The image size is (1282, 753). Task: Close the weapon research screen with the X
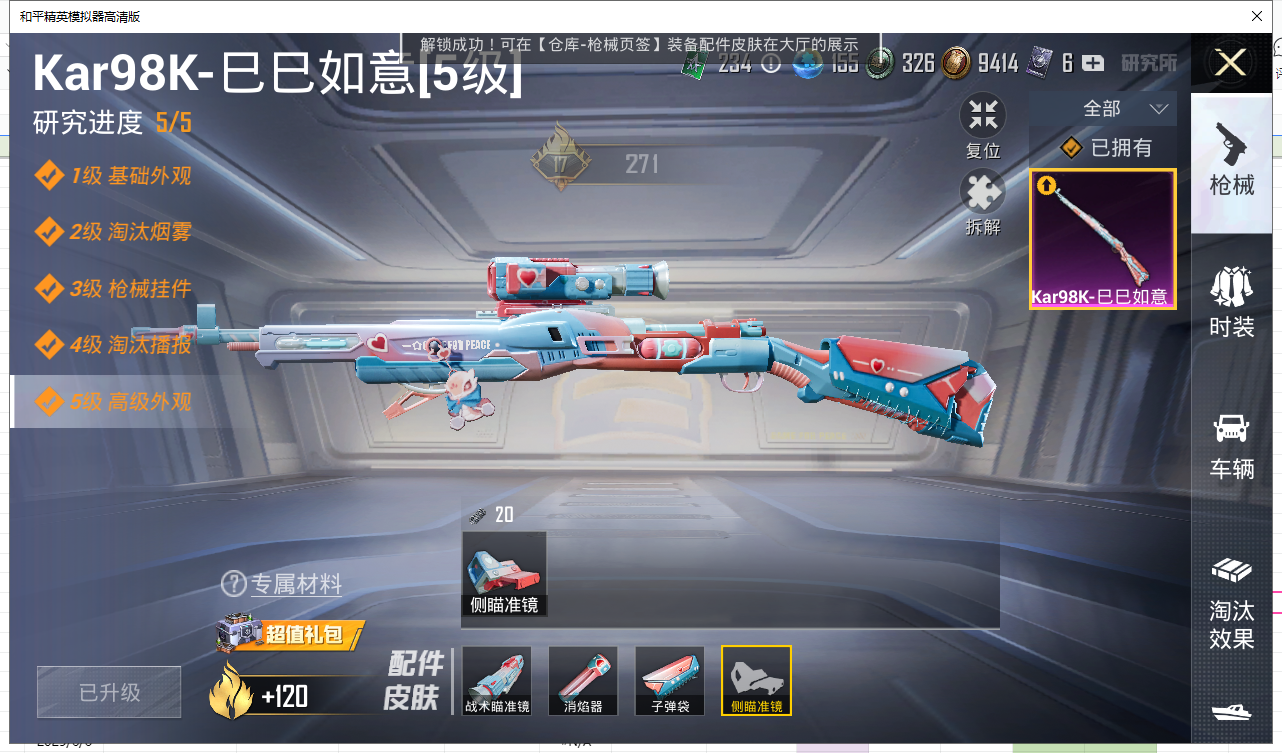[1230, 63]
